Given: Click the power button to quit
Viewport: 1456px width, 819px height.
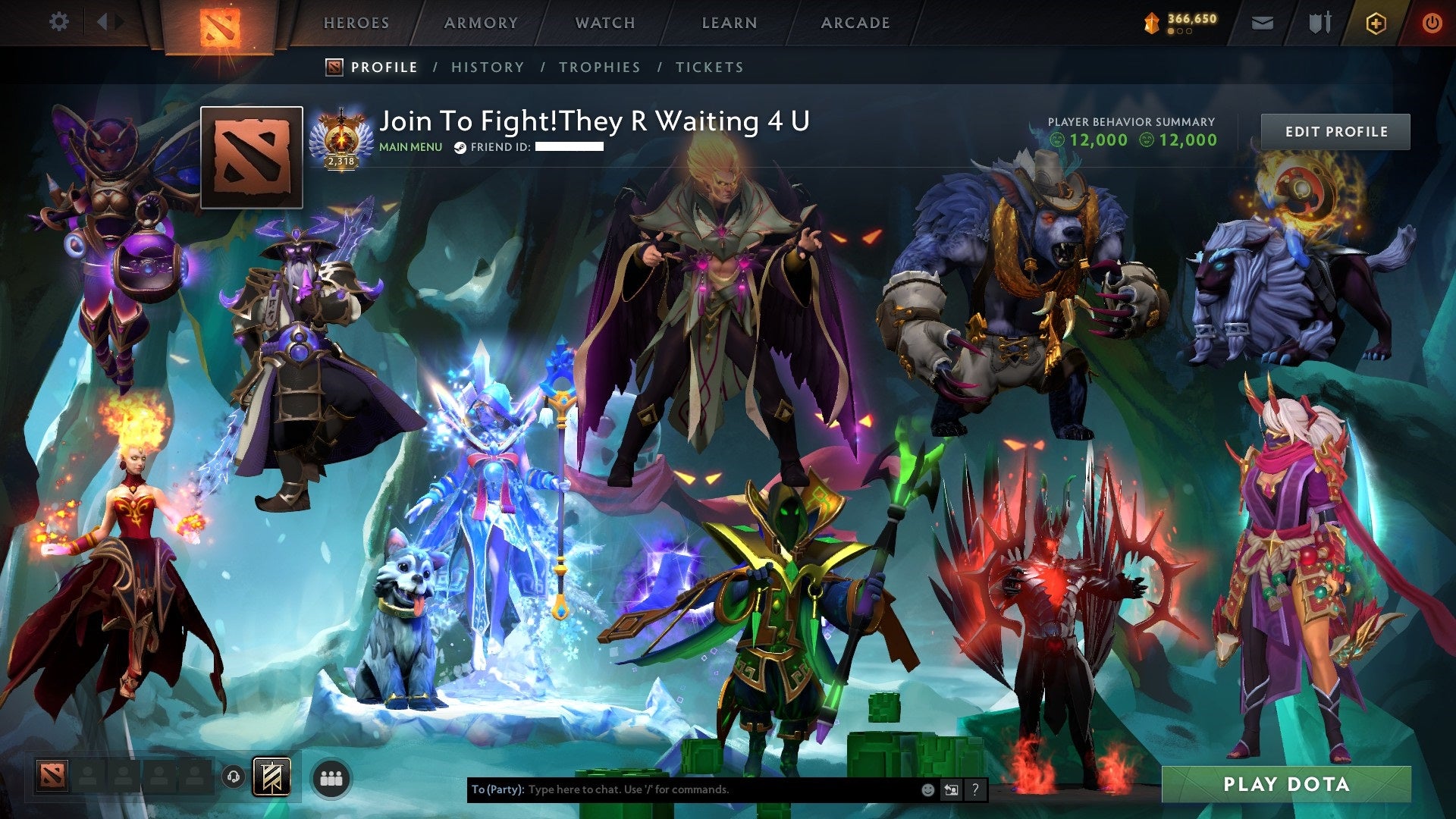Looking at the screenshot, I should (x=1432, y=21).
